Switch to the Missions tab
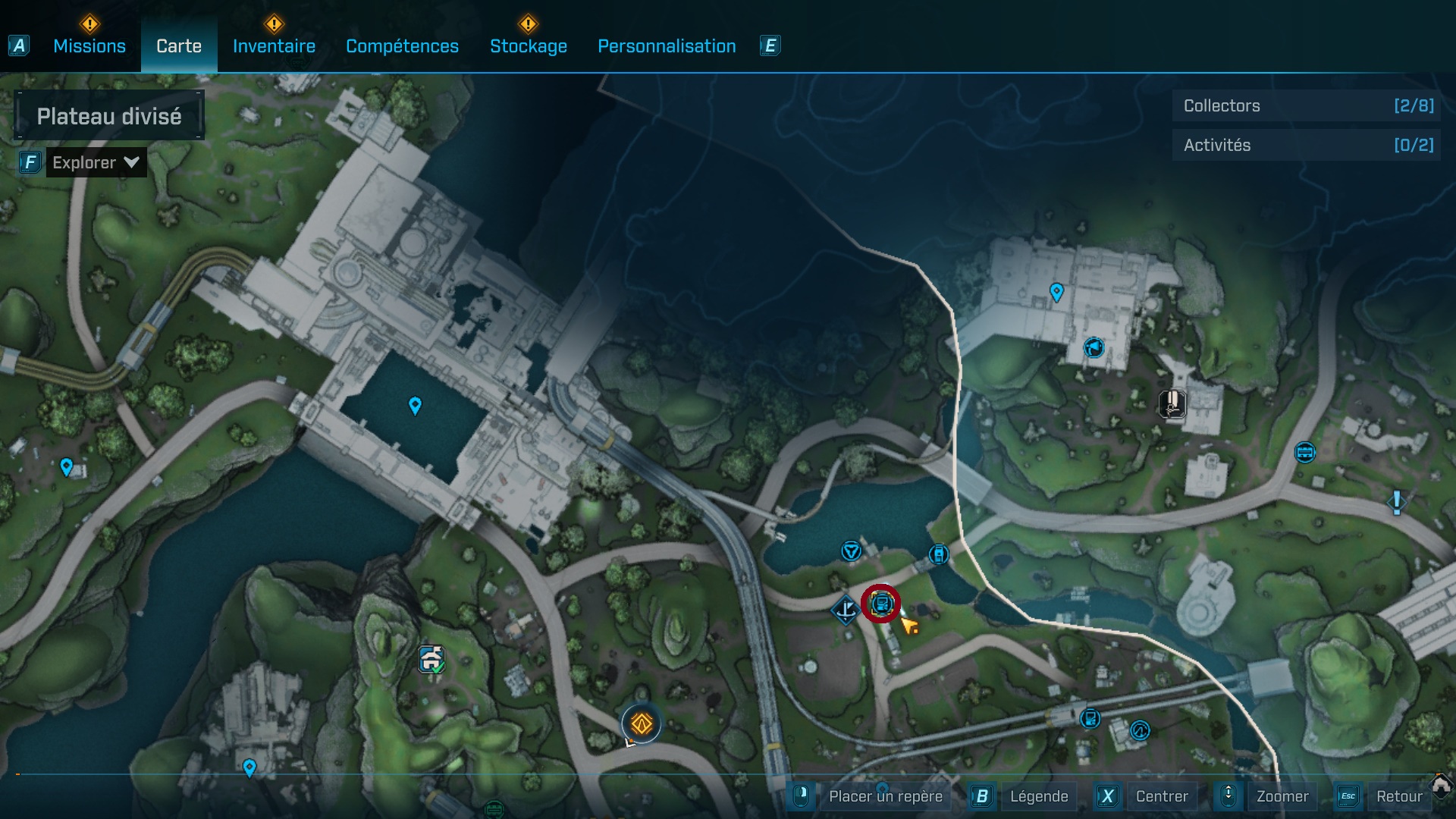The height and width of the screenshot is (819, 1456). point(89,46)
